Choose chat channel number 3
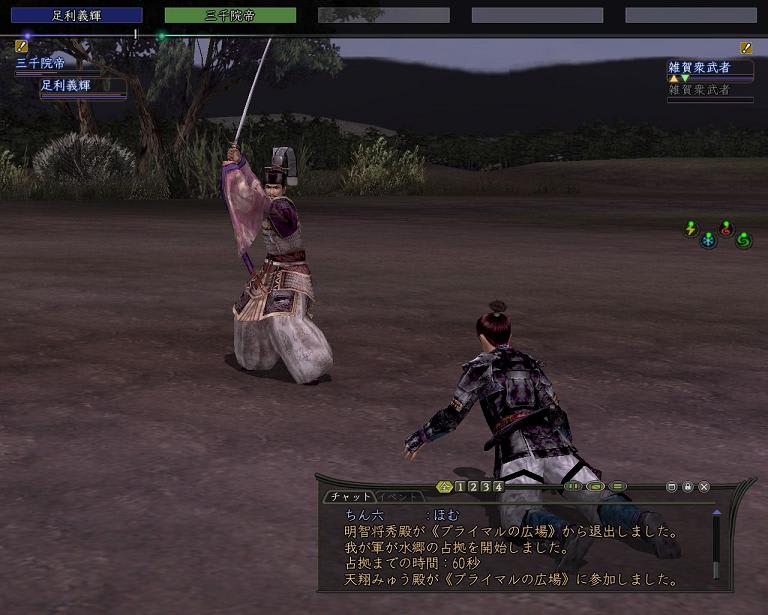768x615 pixels. [486, 487]
